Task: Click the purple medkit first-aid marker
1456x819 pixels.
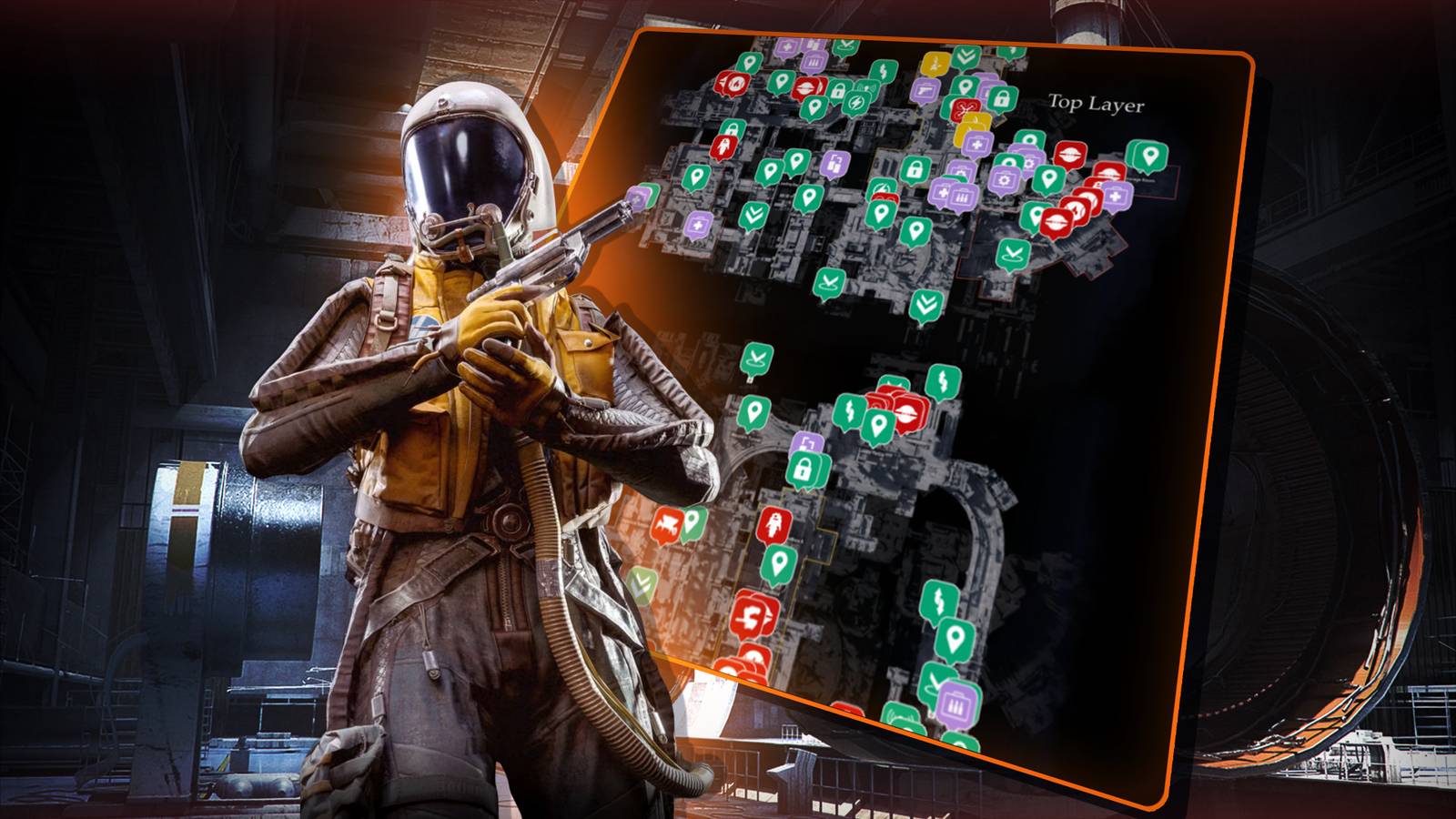Action: (977, 145)
